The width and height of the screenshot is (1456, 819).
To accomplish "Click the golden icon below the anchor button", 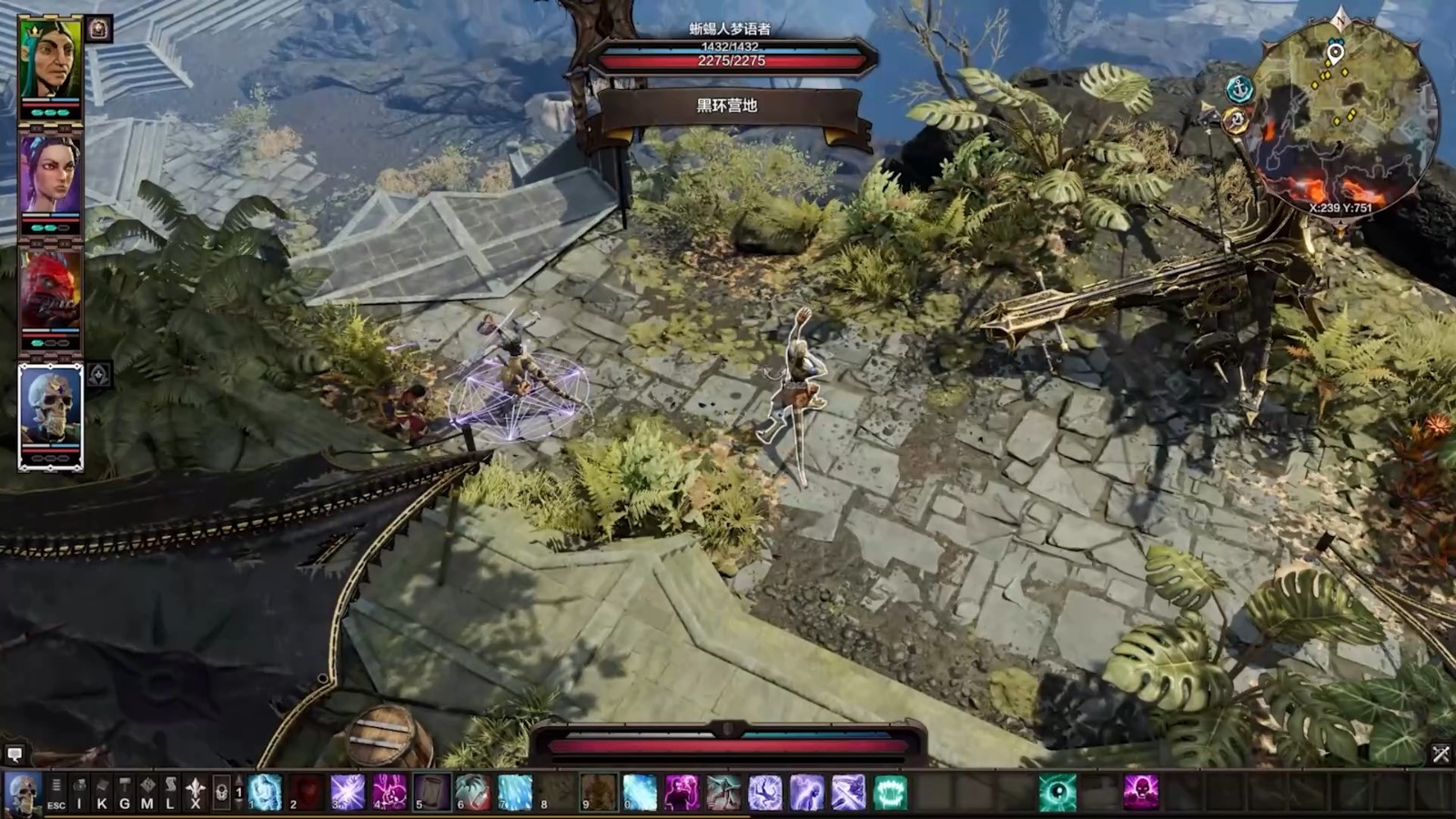I will click(1235, 120).
